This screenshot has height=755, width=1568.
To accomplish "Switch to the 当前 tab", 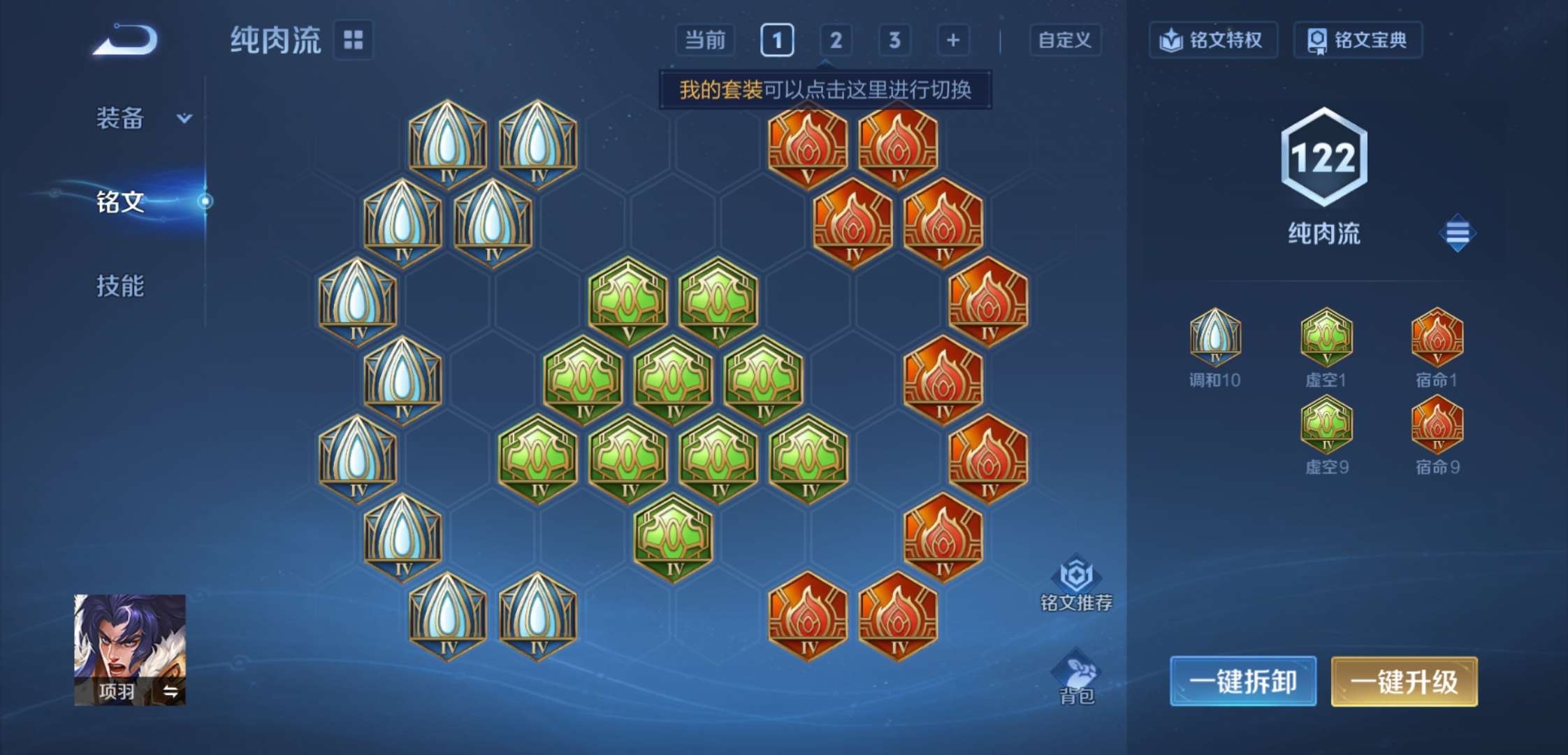I will click(x=706, y=40).
